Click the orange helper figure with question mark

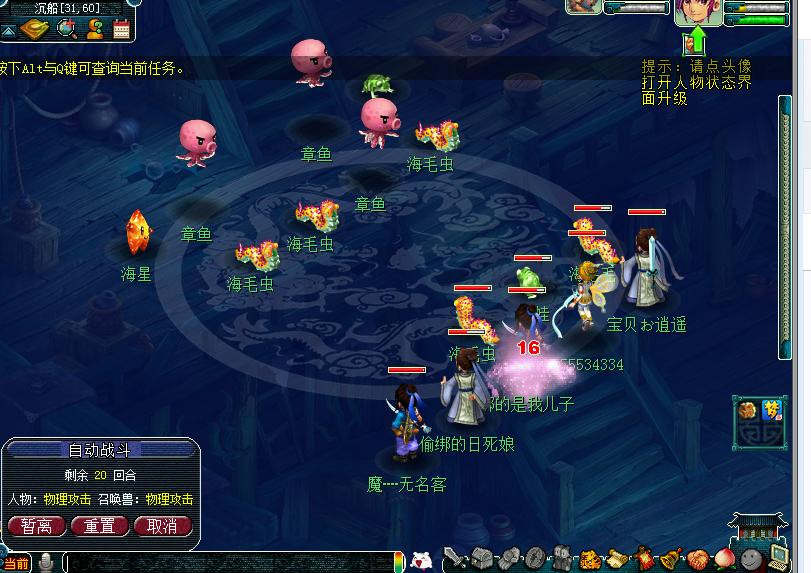tap(95, 30)
